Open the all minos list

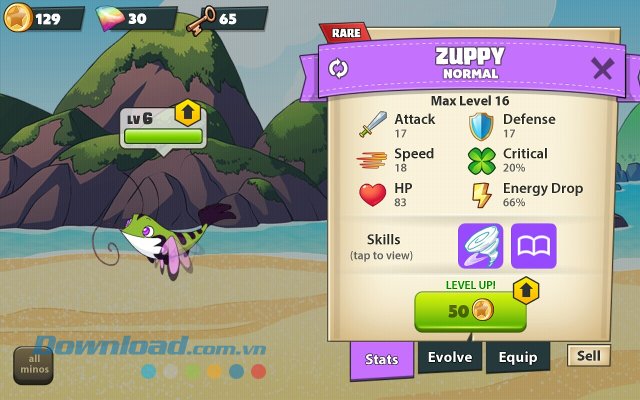click(35, 366)
